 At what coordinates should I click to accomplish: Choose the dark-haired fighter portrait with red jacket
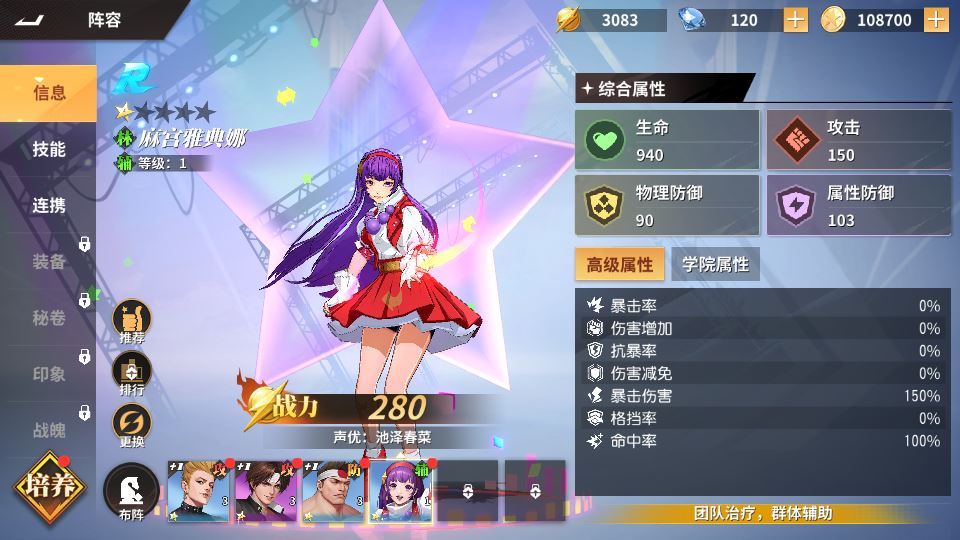point(266,492)
